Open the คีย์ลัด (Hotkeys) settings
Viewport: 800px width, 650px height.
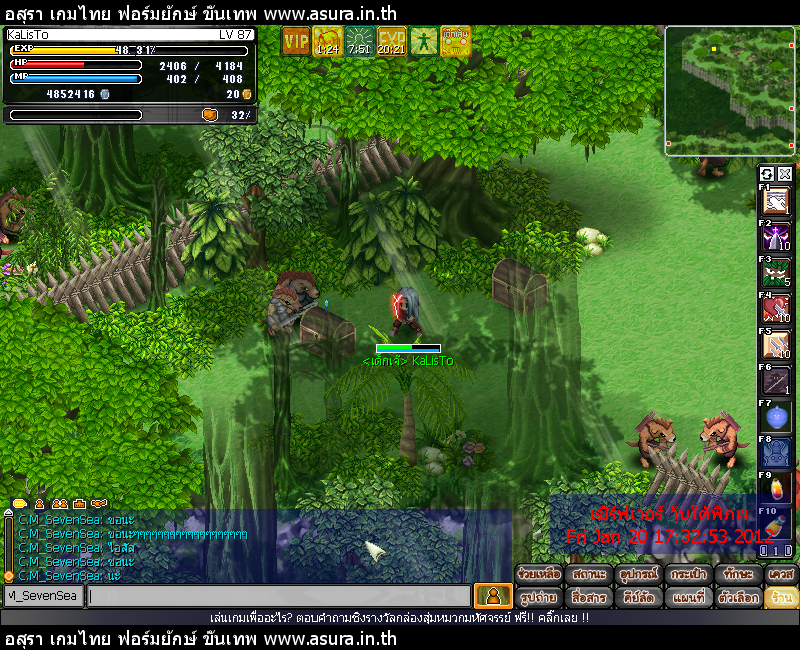click(637, 597)
